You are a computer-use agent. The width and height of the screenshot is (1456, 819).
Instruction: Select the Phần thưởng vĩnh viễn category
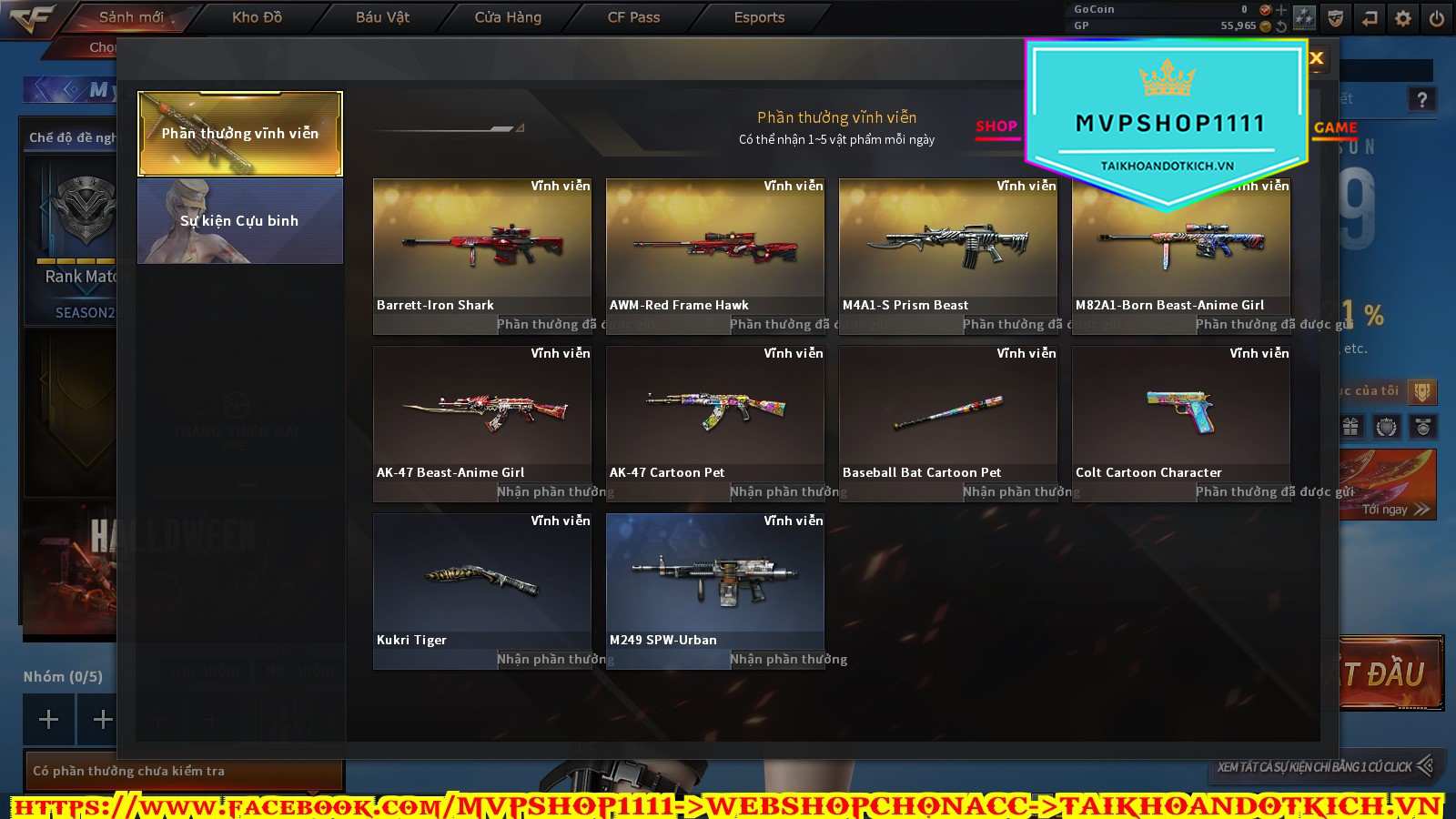pos(240,134)
